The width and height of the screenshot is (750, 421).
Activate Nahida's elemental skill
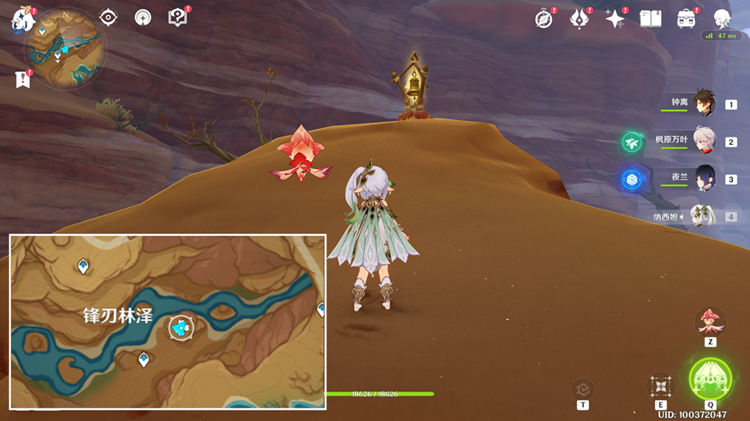point(660,387)
